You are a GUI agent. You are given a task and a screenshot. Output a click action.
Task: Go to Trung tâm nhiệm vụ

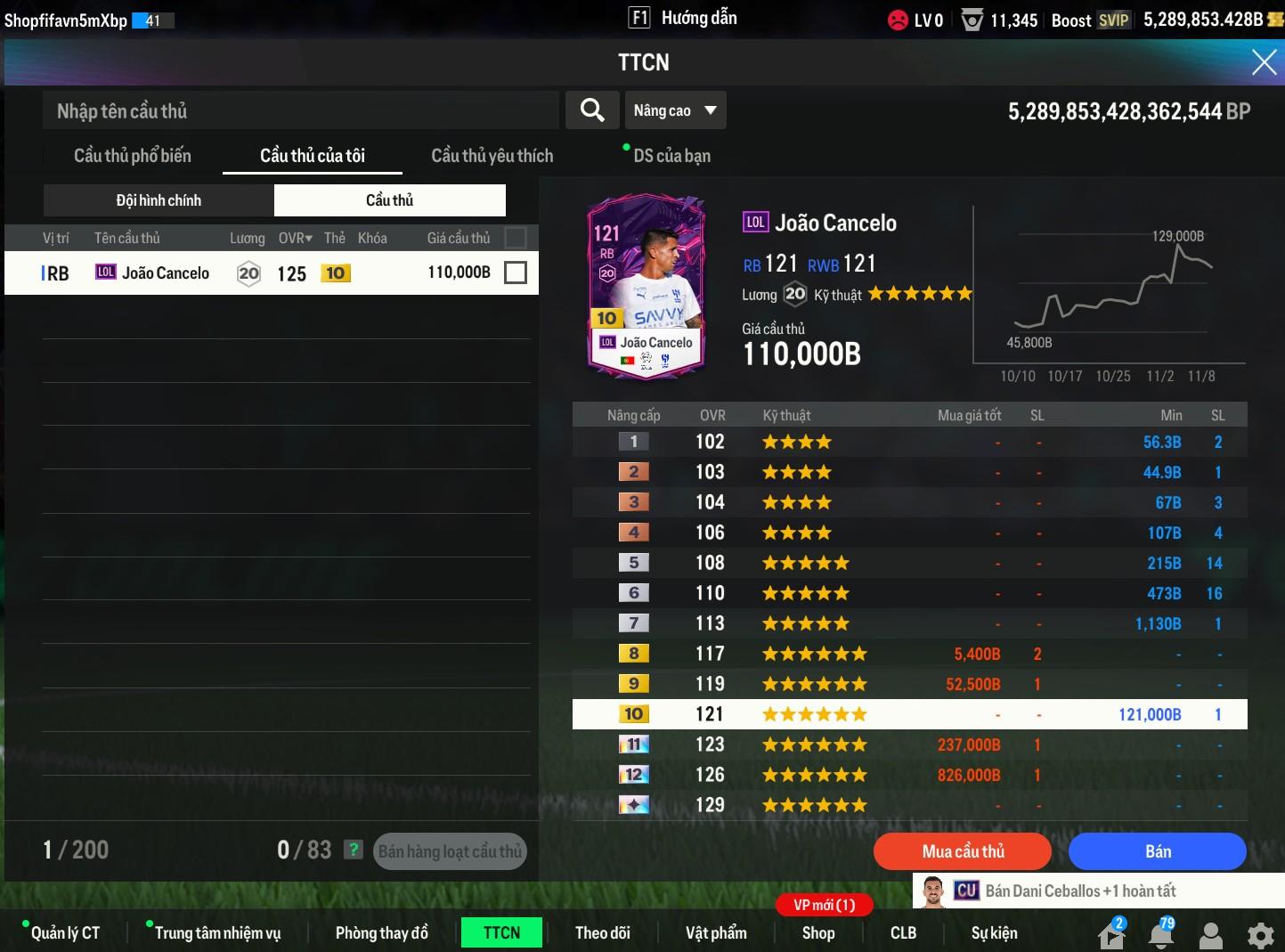[217, 932]
